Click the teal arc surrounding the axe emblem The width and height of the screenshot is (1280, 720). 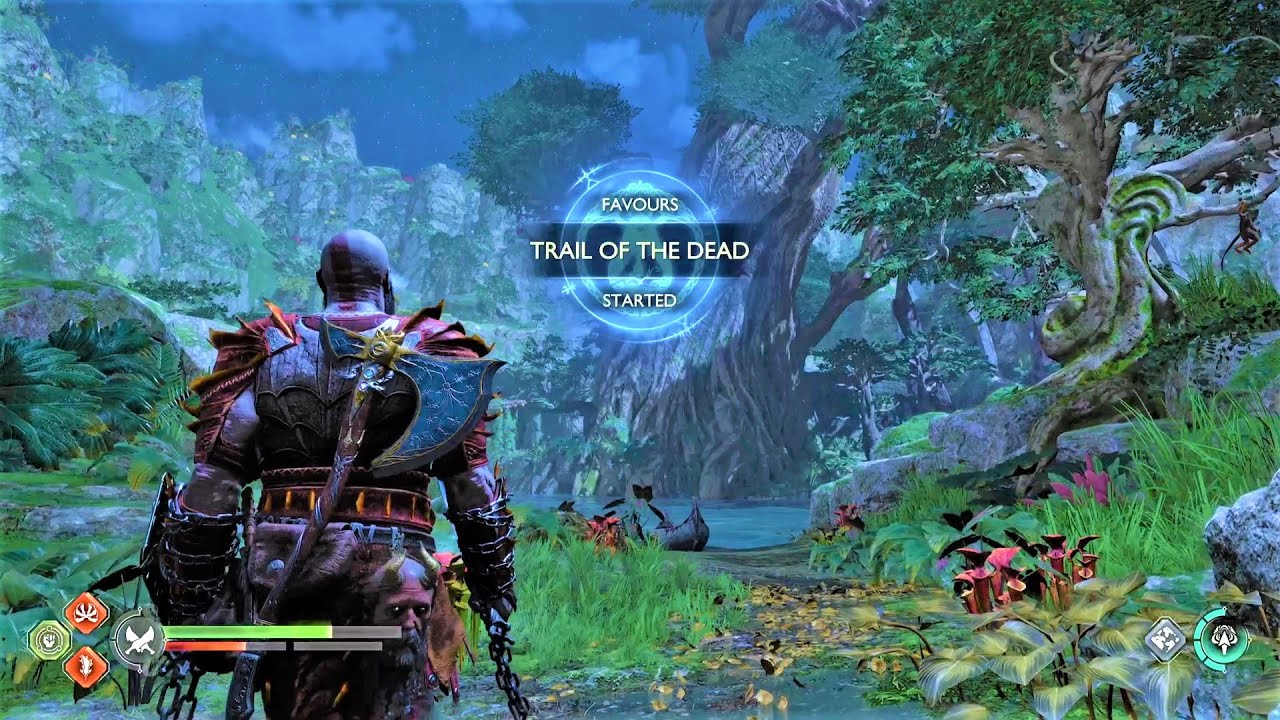(x=1196, y=640)
